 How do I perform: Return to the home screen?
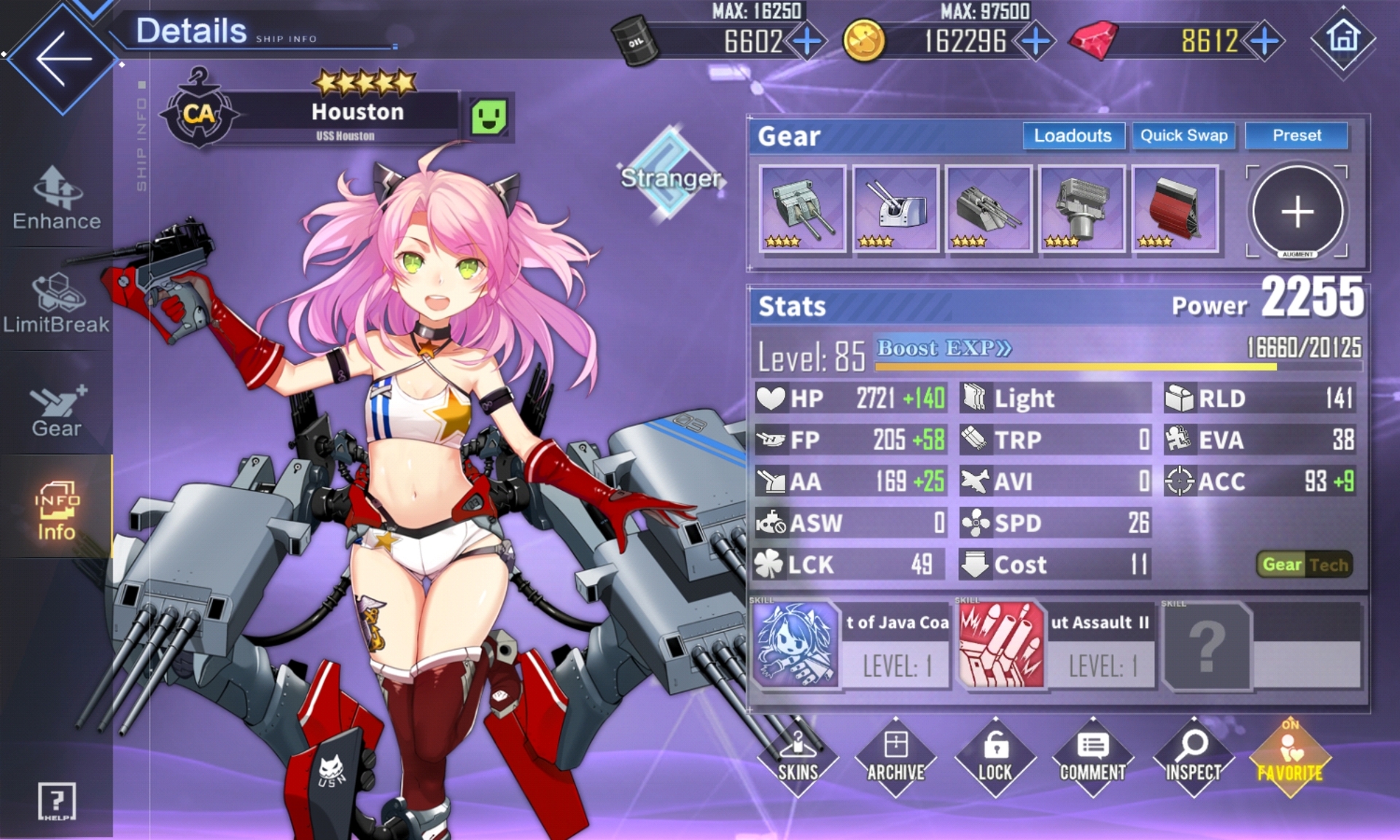tap(1344, 37)
